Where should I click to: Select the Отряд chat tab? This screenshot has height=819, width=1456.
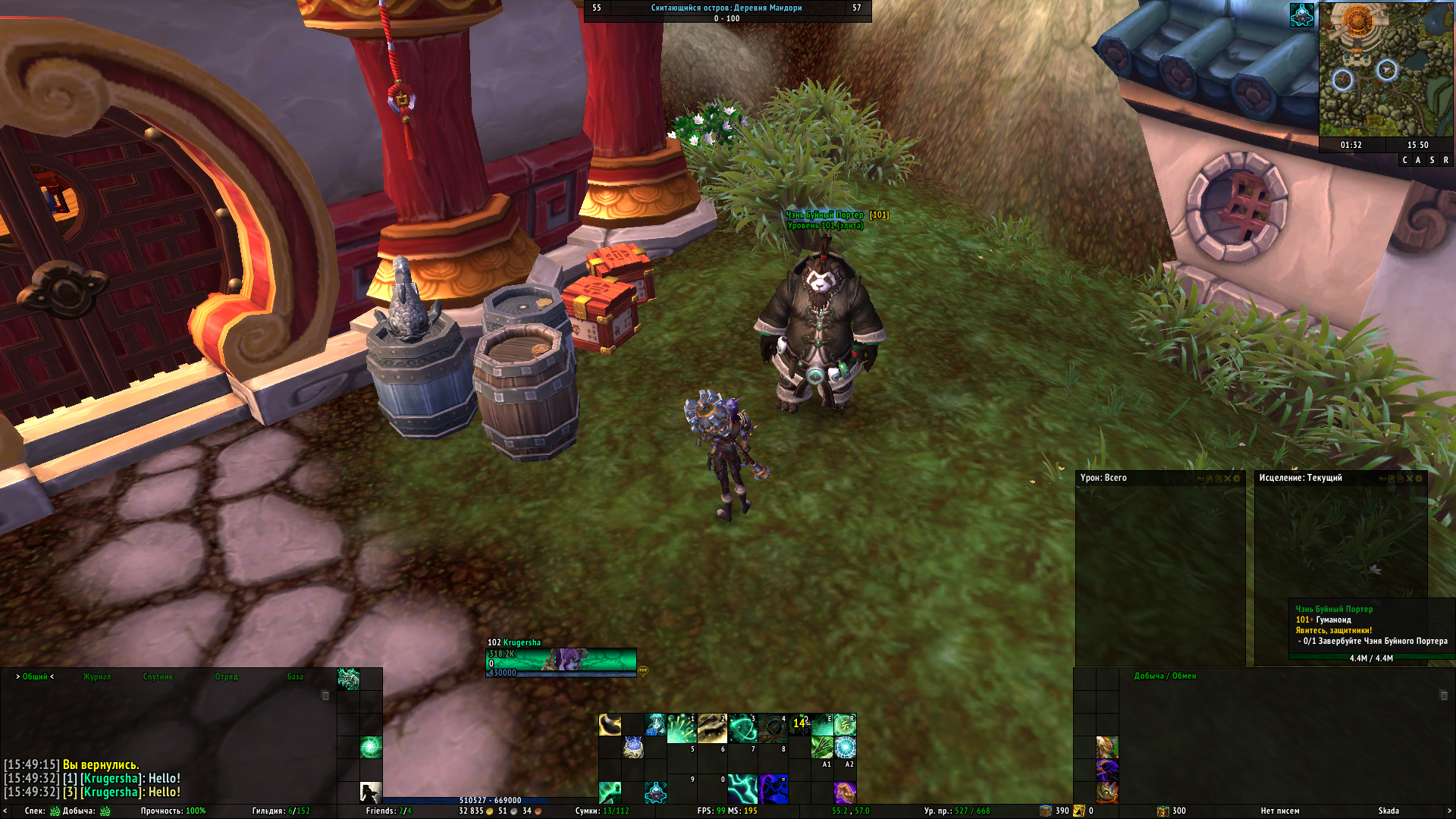(x=226, y=676)
